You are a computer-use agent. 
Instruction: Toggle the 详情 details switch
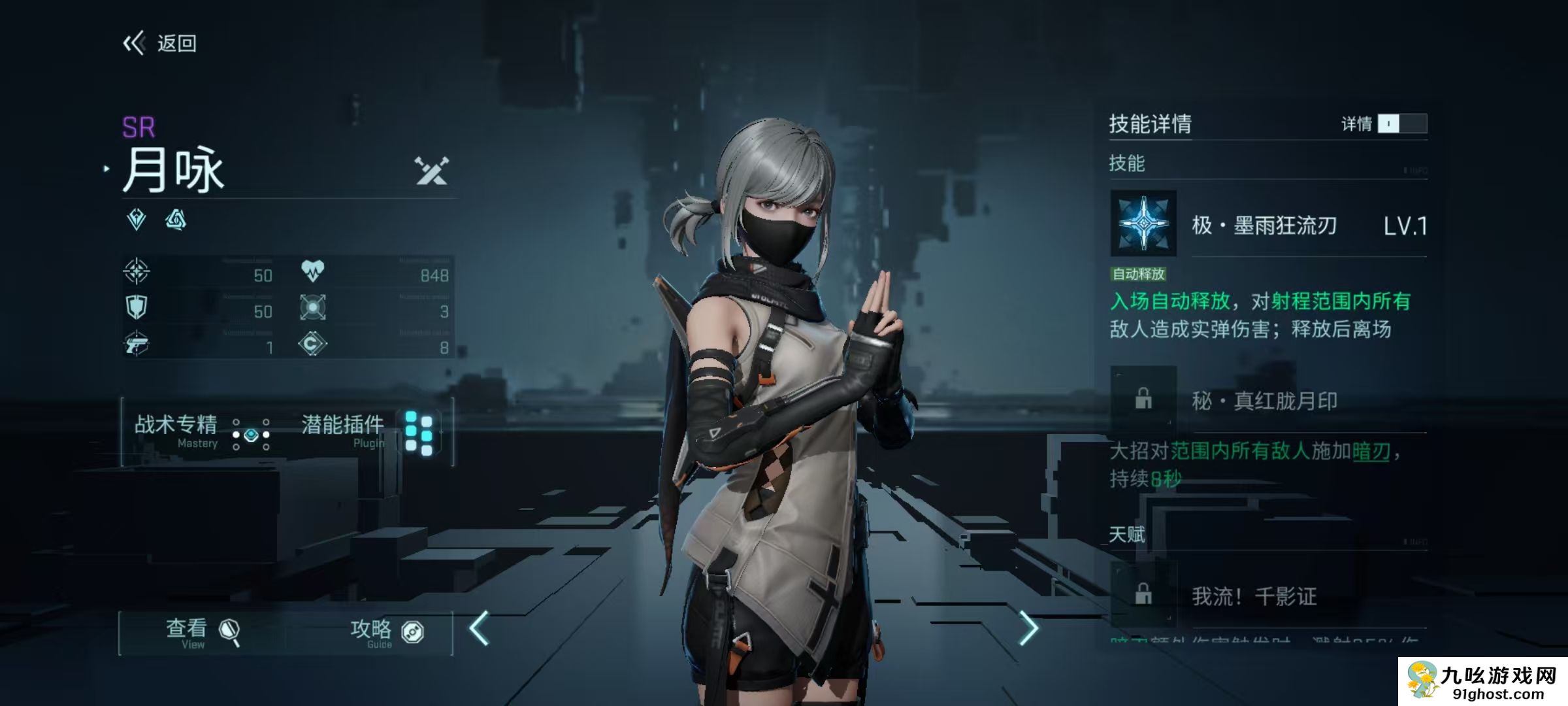point(1401,124)
